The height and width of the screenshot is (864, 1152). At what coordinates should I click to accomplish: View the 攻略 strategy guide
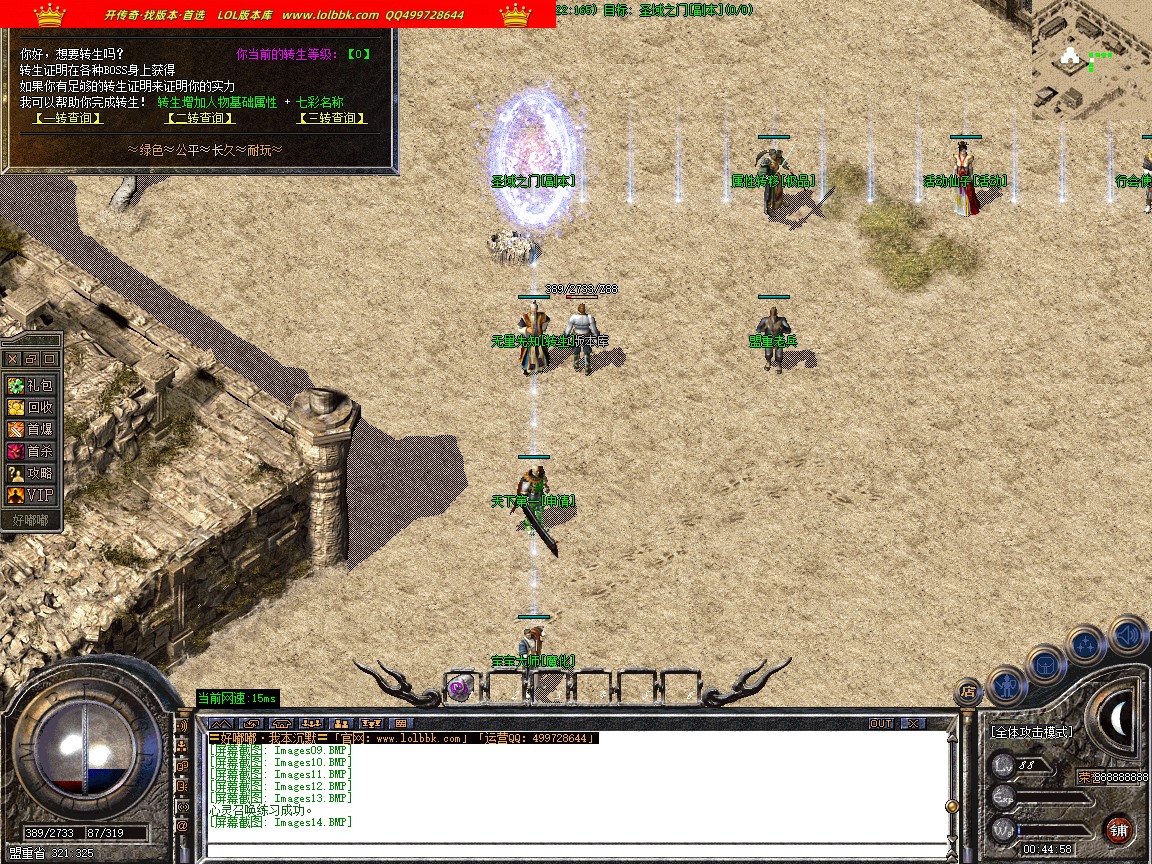[31, 473]
